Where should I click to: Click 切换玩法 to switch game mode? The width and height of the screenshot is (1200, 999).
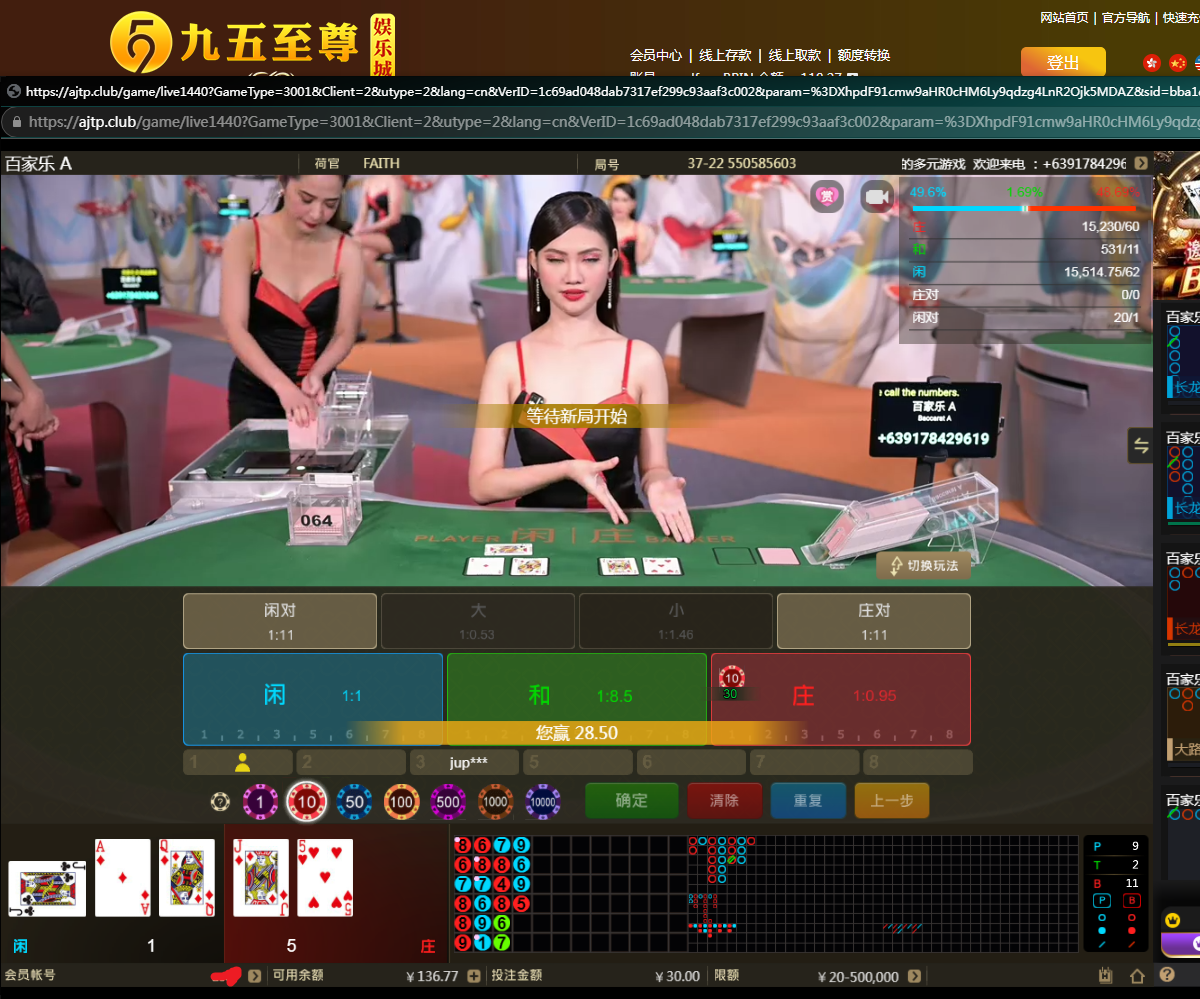(x=924, y=566)
